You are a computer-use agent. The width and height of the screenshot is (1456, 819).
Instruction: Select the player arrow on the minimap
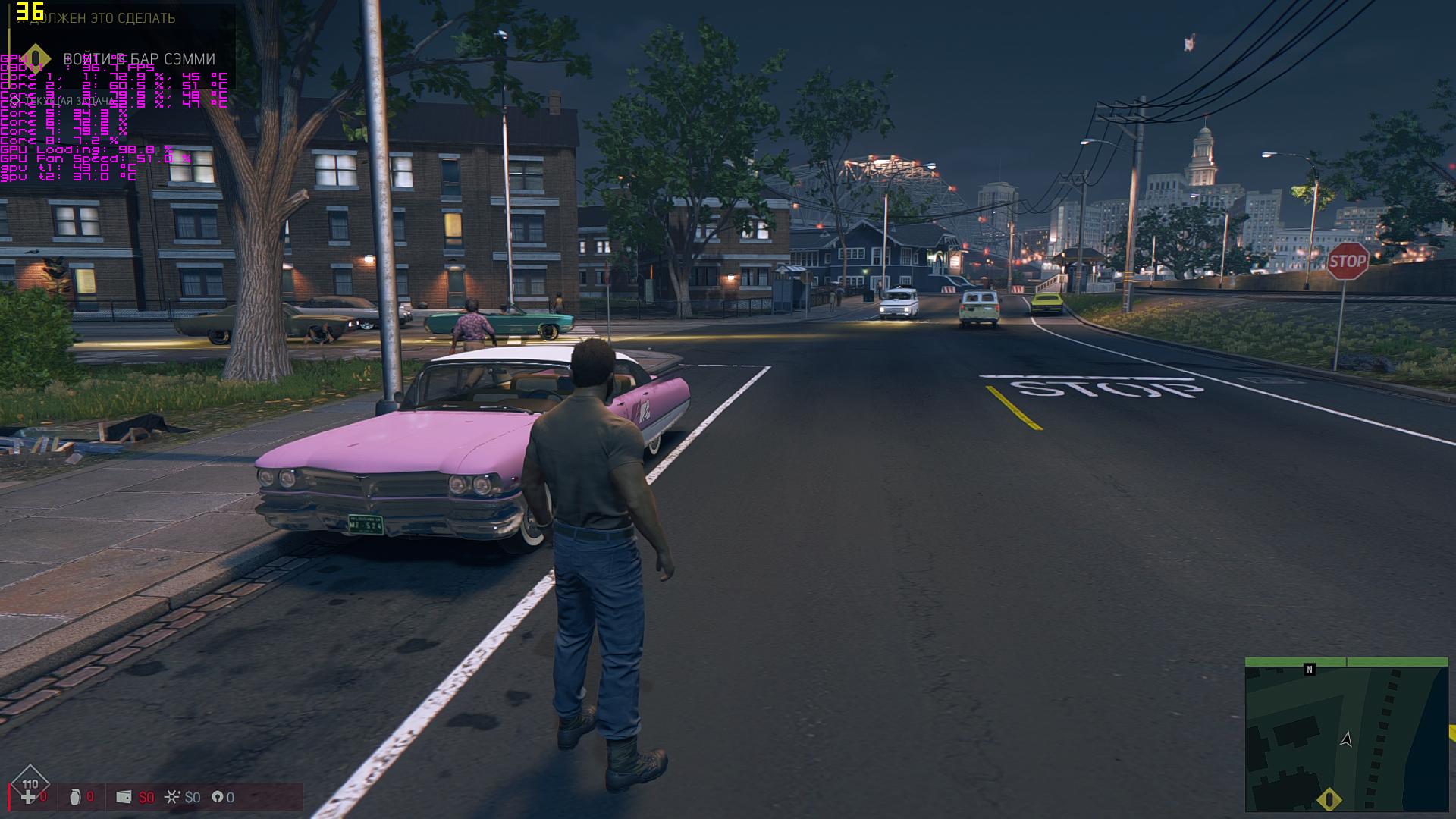[x=1346, y=739]
